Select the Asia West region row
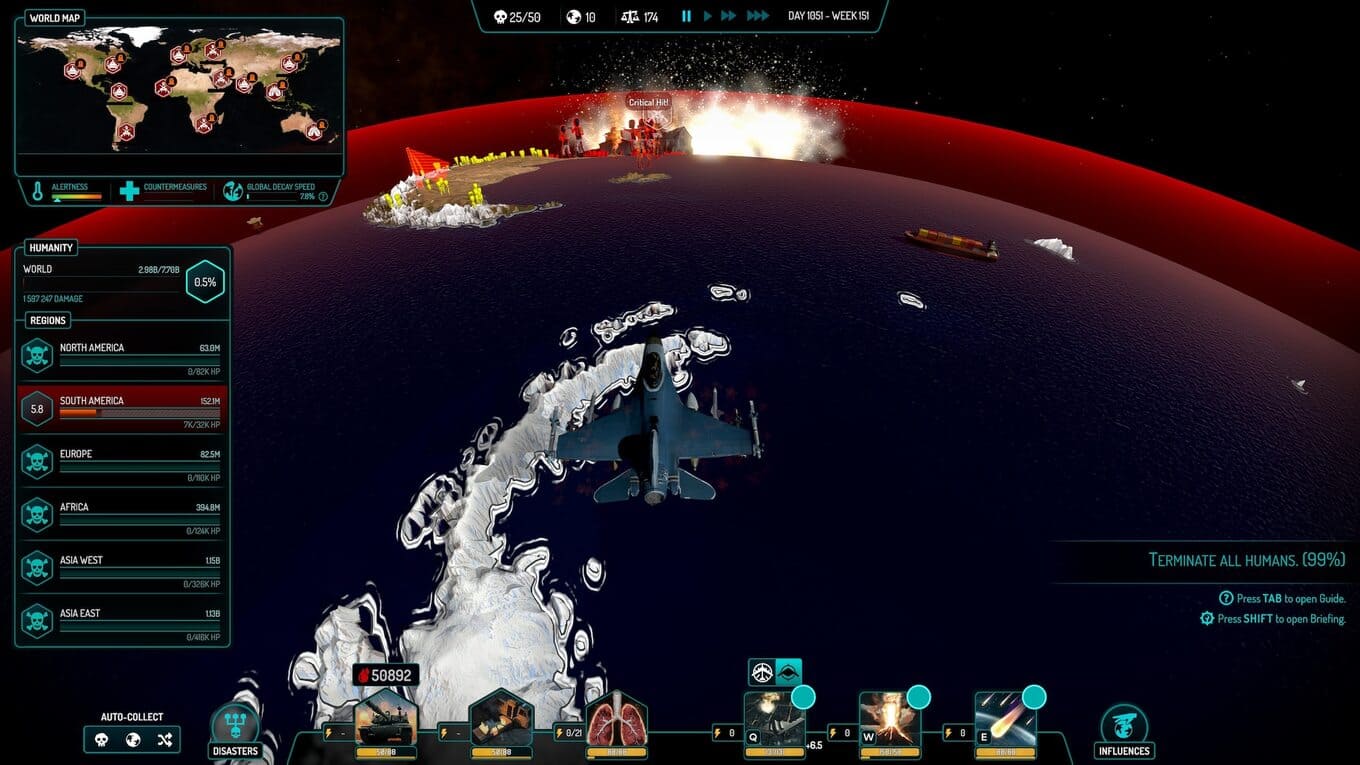Image resolution: width=1360 pixels, height=765 pixels. [123, 567]
